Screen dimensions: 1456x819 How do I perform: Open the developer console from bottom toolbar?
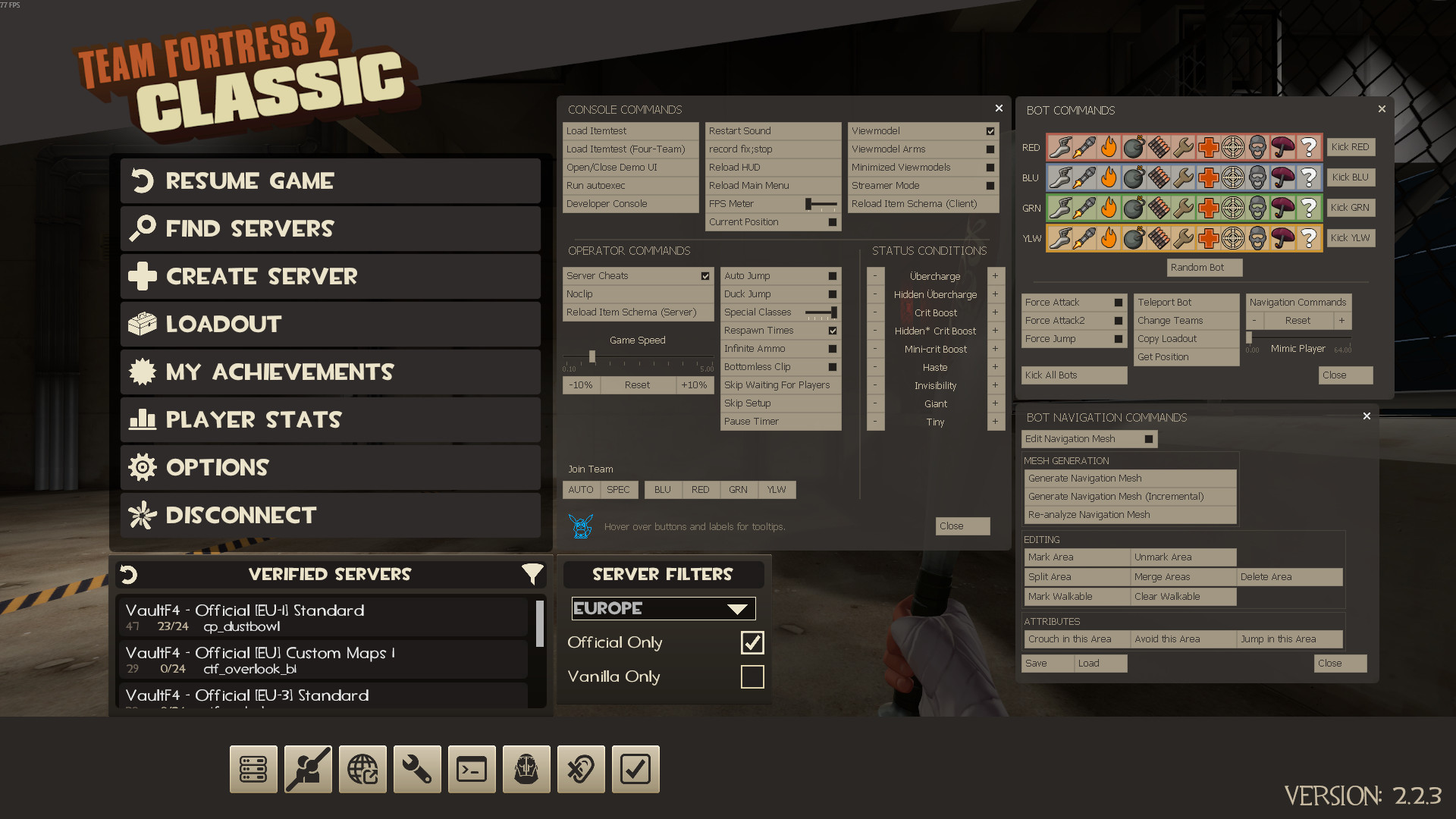pyautogui.click(x=472, y=769)
